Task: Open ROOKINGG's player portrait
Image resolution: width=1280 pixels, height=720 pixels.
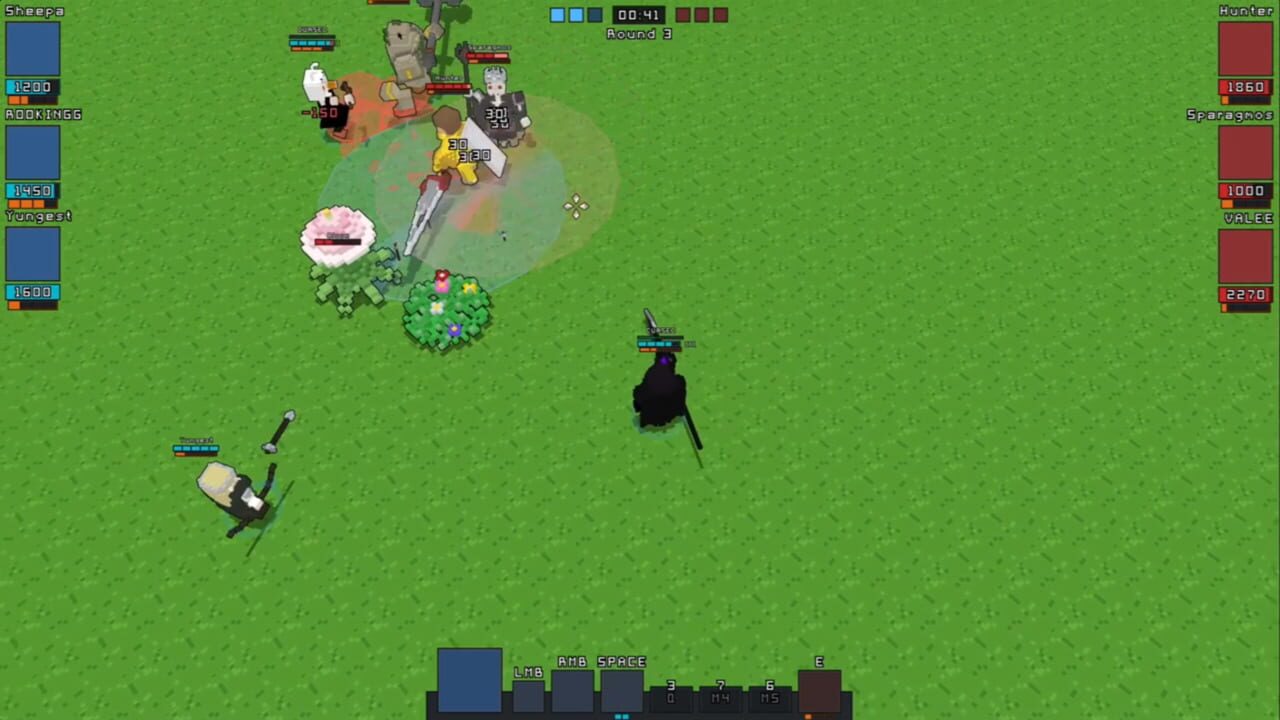Action: point(33,152)
